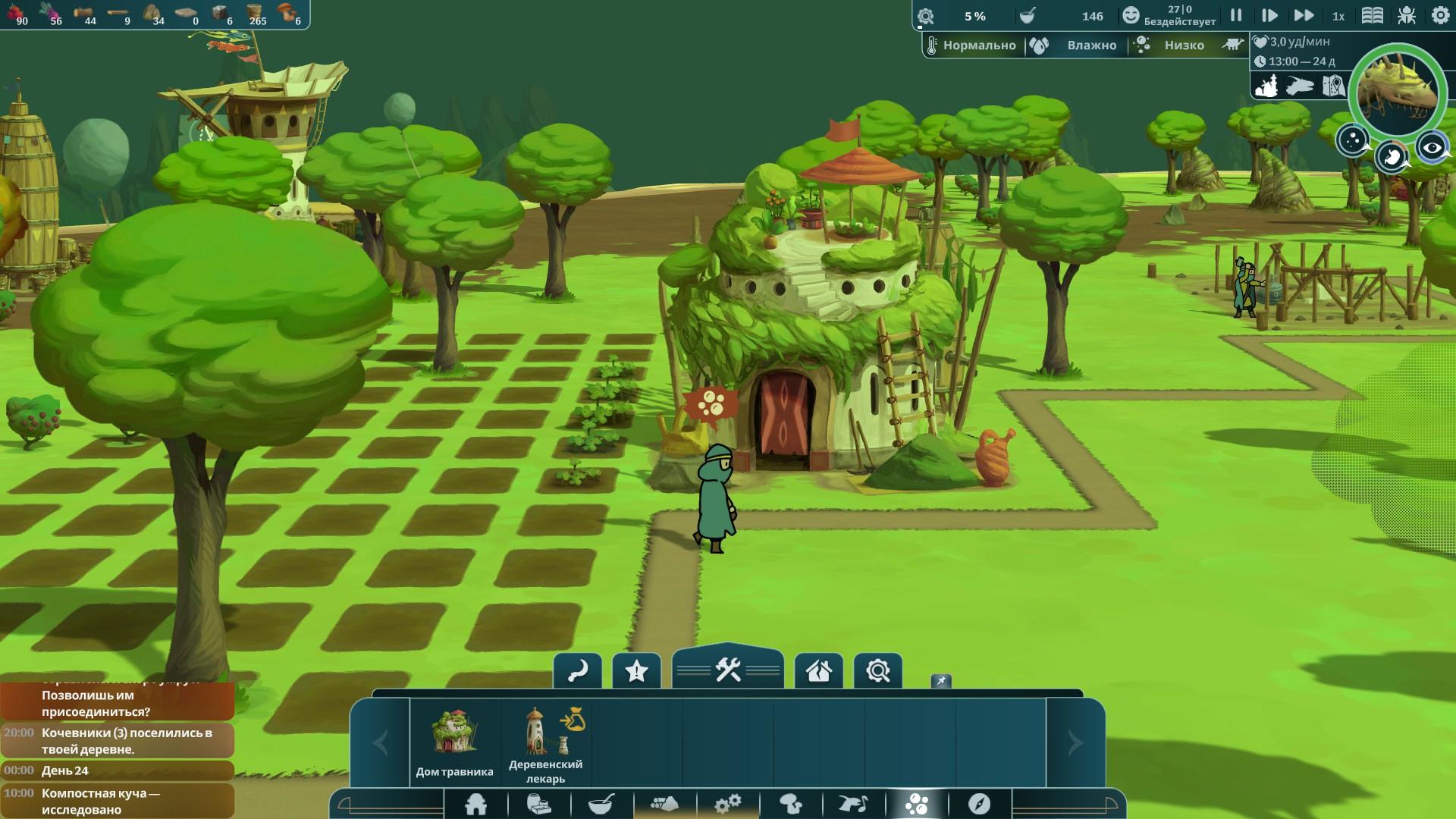Choose the Деревенский лекарь building
The image size is (1456, 819).
click(x=546, y=742)
